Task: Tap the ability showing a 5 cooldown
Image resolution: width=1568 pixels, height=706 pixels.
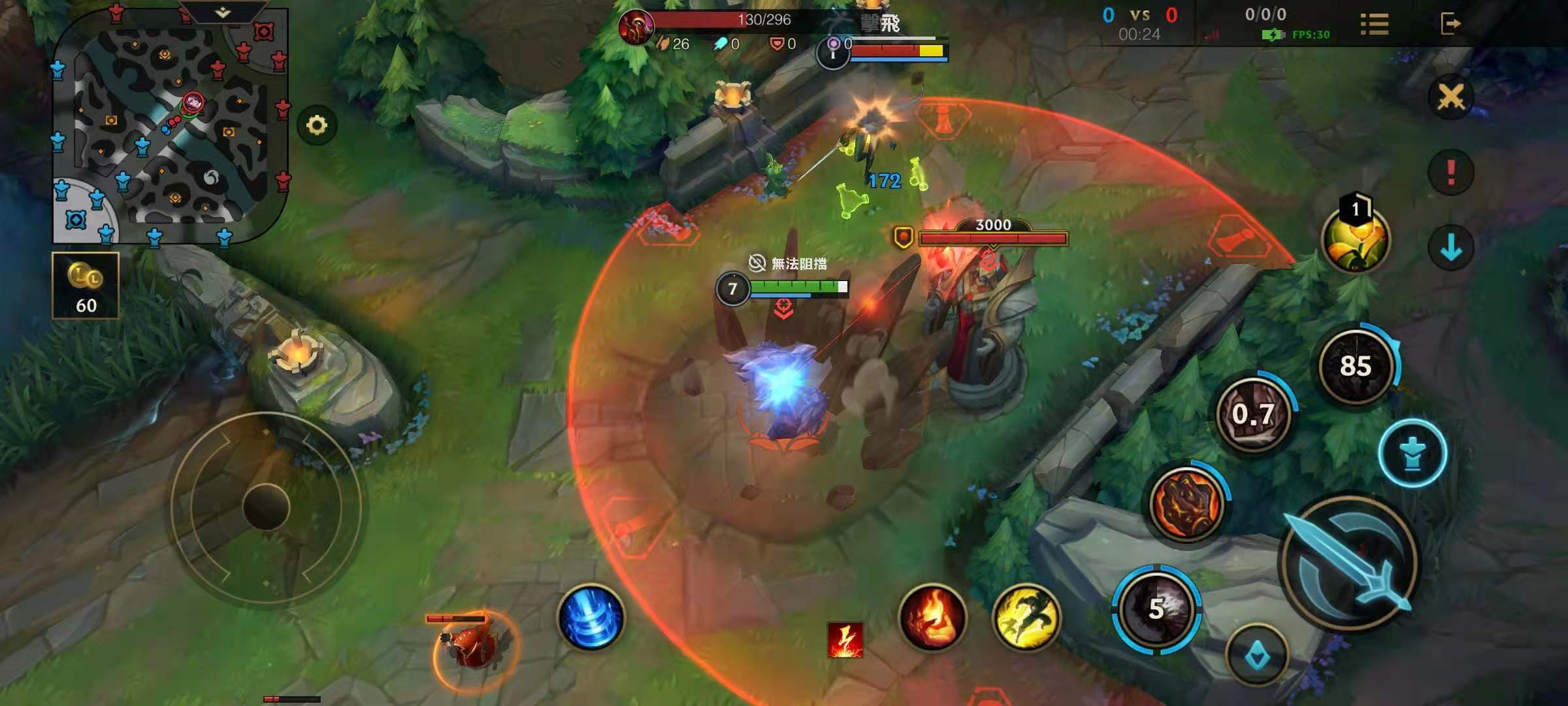Action: [1157, 609]
